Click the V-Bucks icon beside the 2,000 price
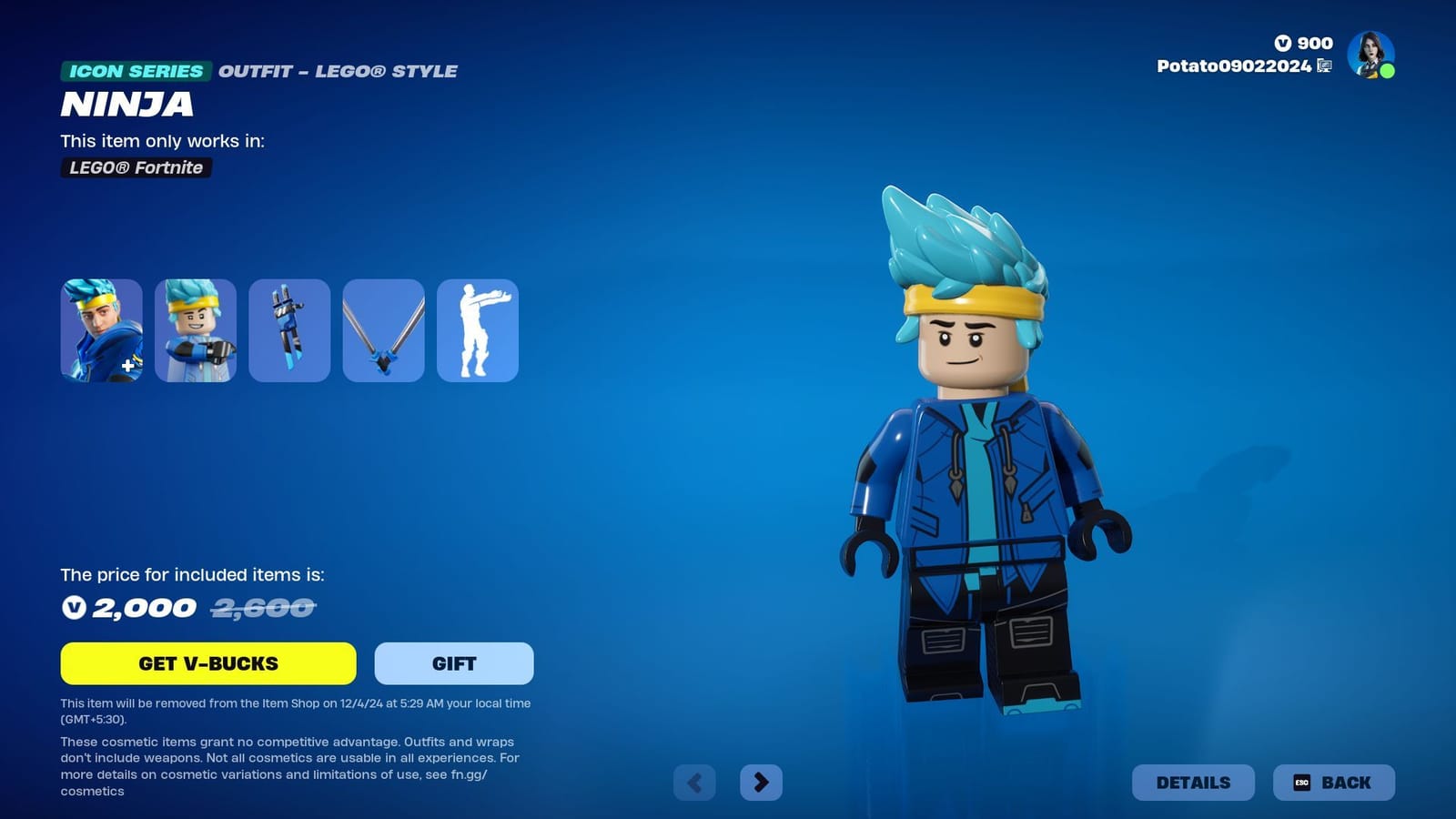This screenshot has width=1456, height=819. pos(75,608)
